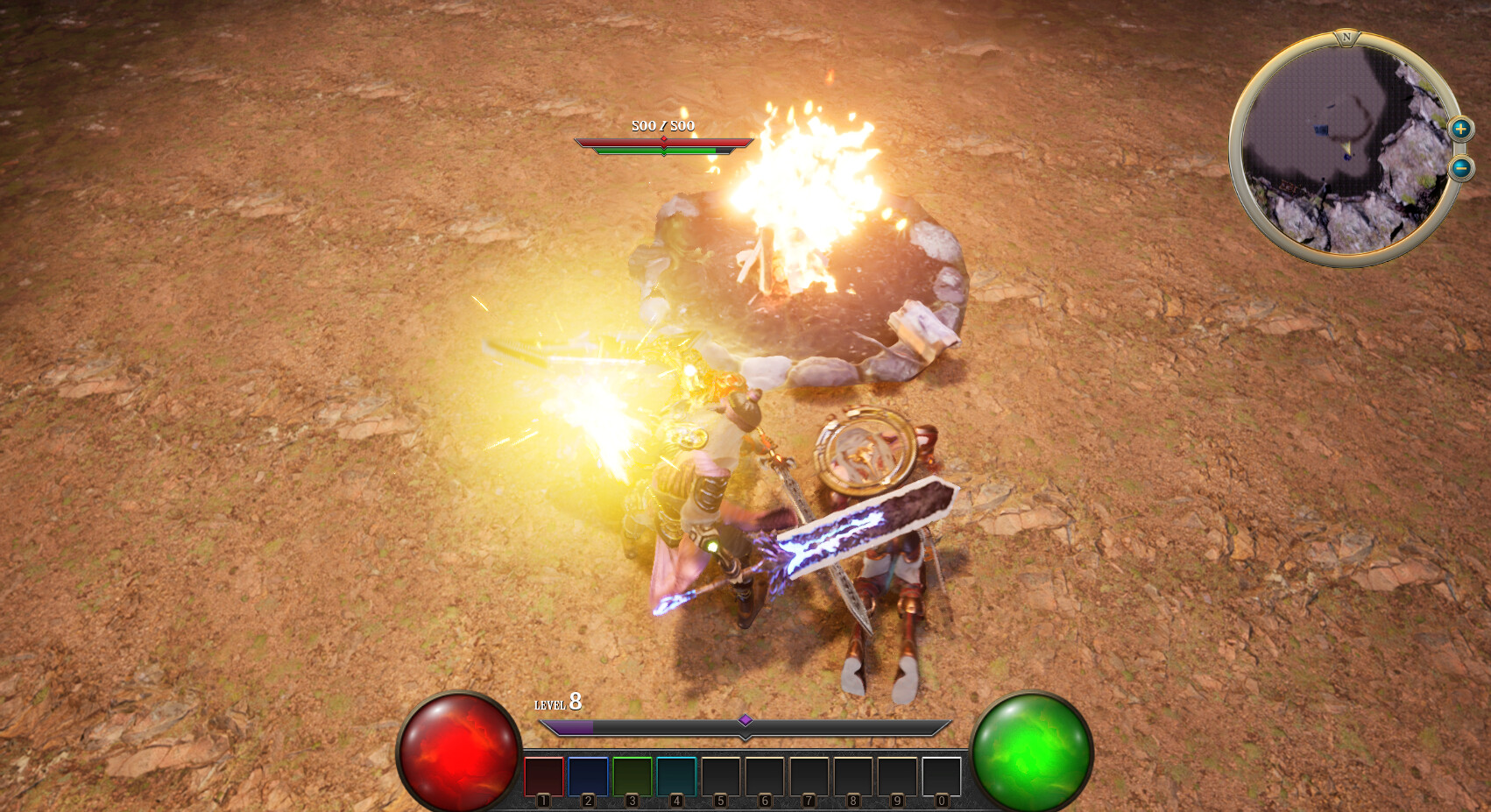Click the yellow player arrow on the minimap
Image resolution: width=1491 pixels, height=812 pixels.
click(1348, 148)
